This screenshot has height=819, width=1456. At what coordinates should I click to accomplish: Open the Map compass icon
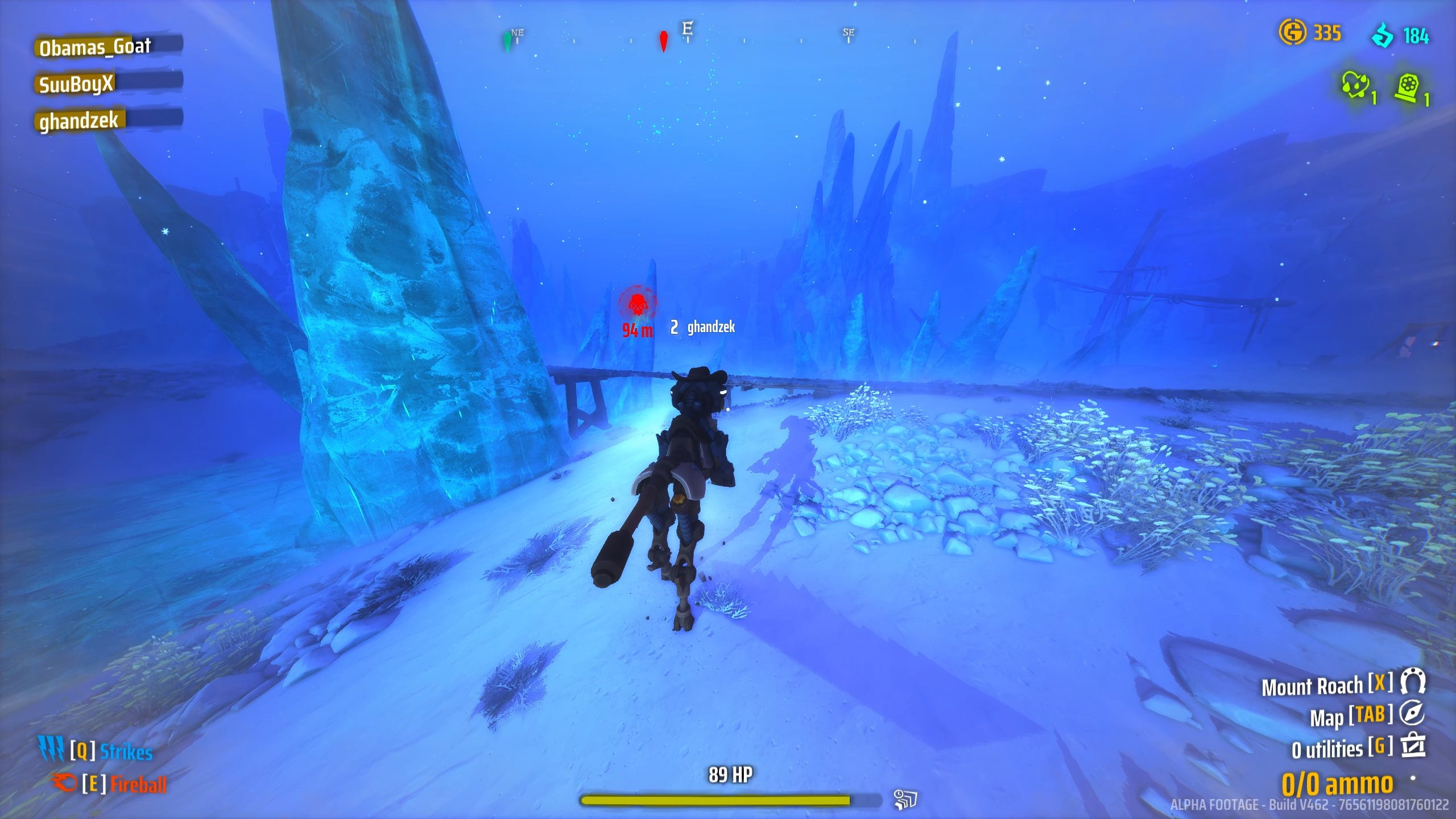point(1412,713)
